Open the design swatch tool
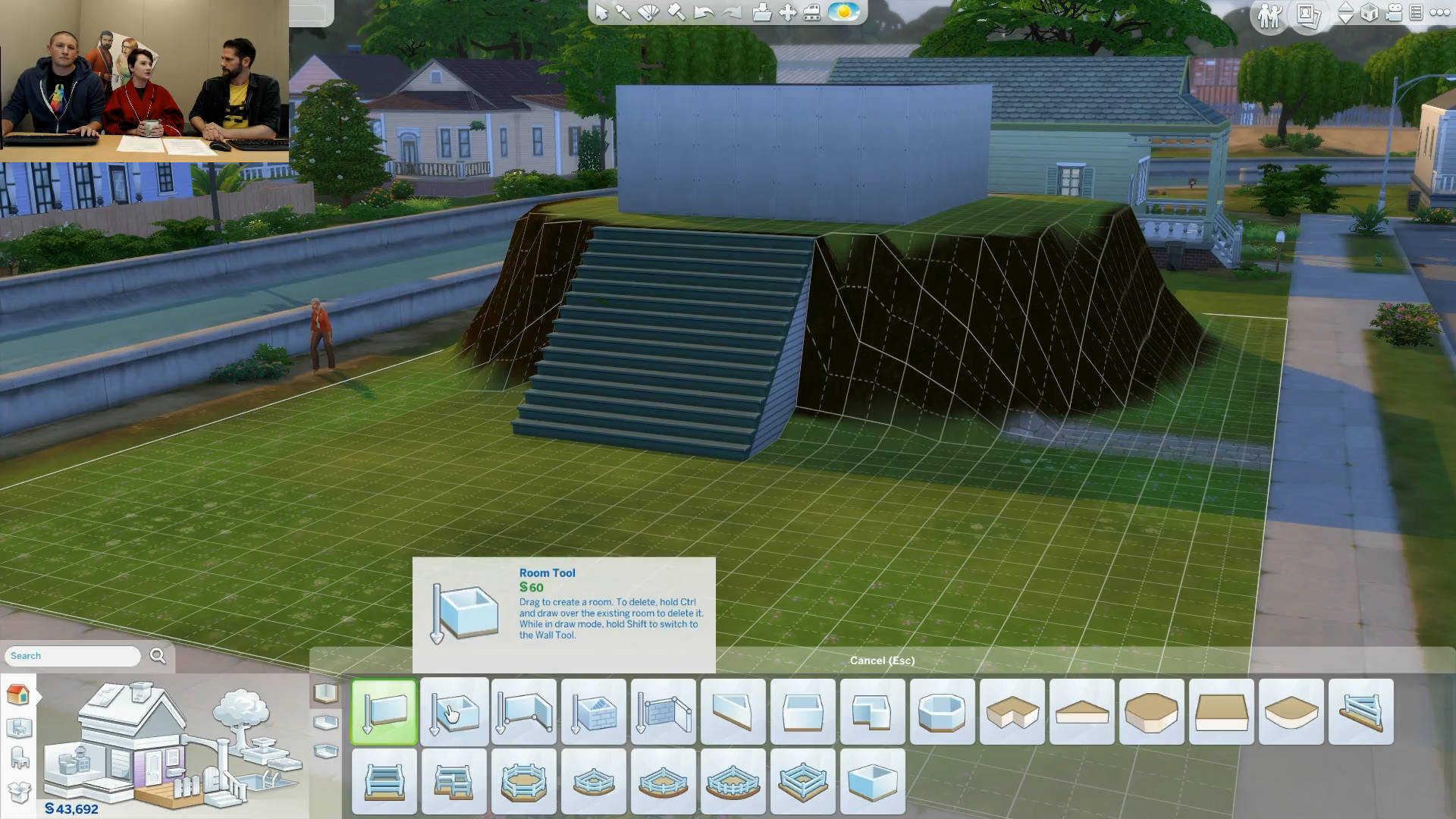Viewport: 1456px width, 819px height. click(648, 13)
